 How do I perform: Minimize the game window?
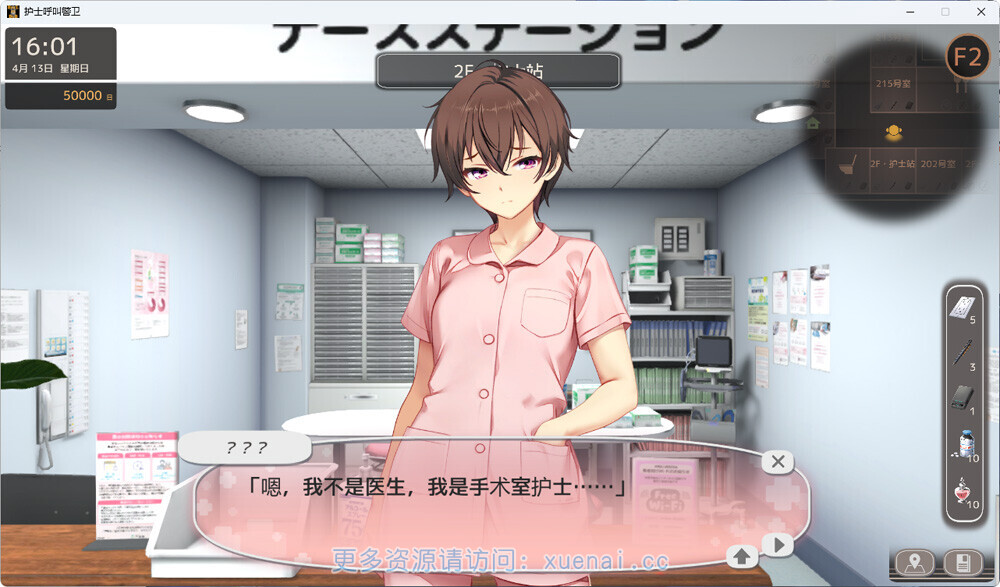click(x=911, y=11)
